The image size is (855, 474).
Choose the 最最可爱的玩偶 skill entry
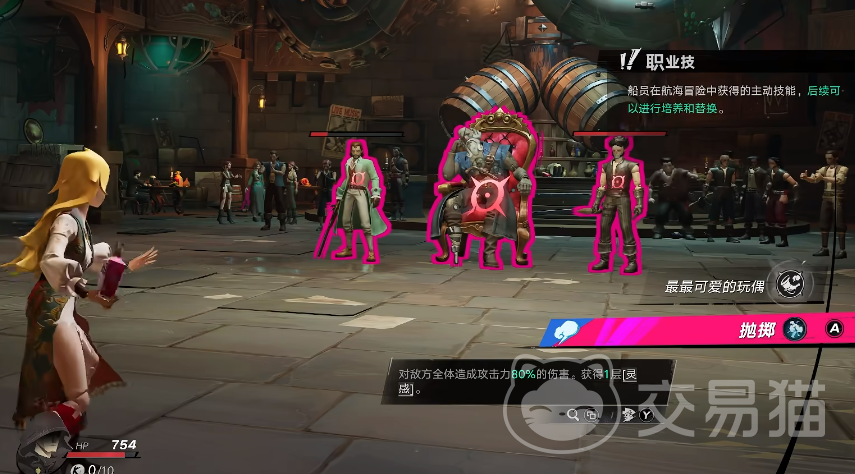[713, 287]
